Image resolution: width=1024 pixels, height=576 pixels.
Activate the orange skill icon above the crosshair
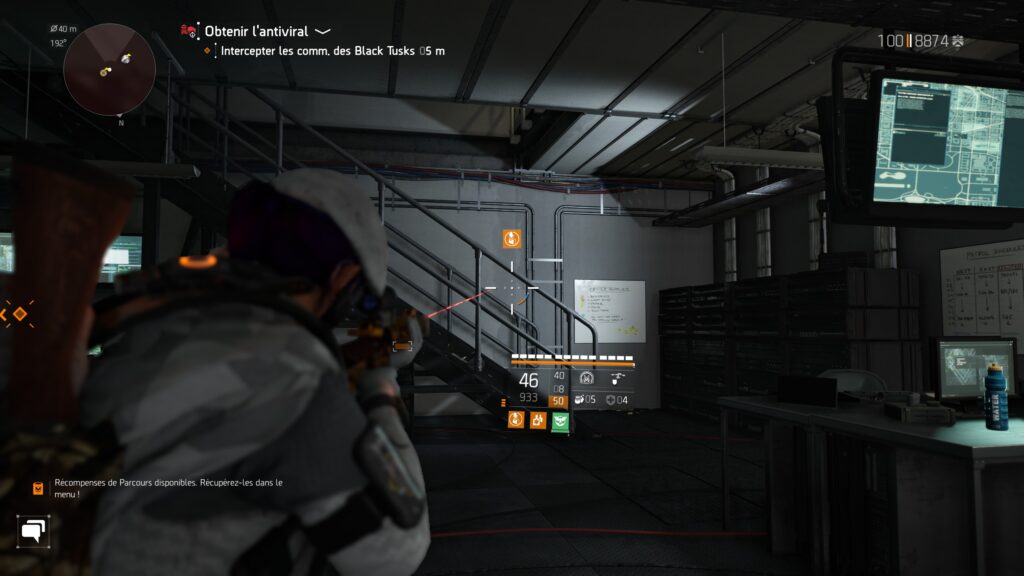(512, 238)
